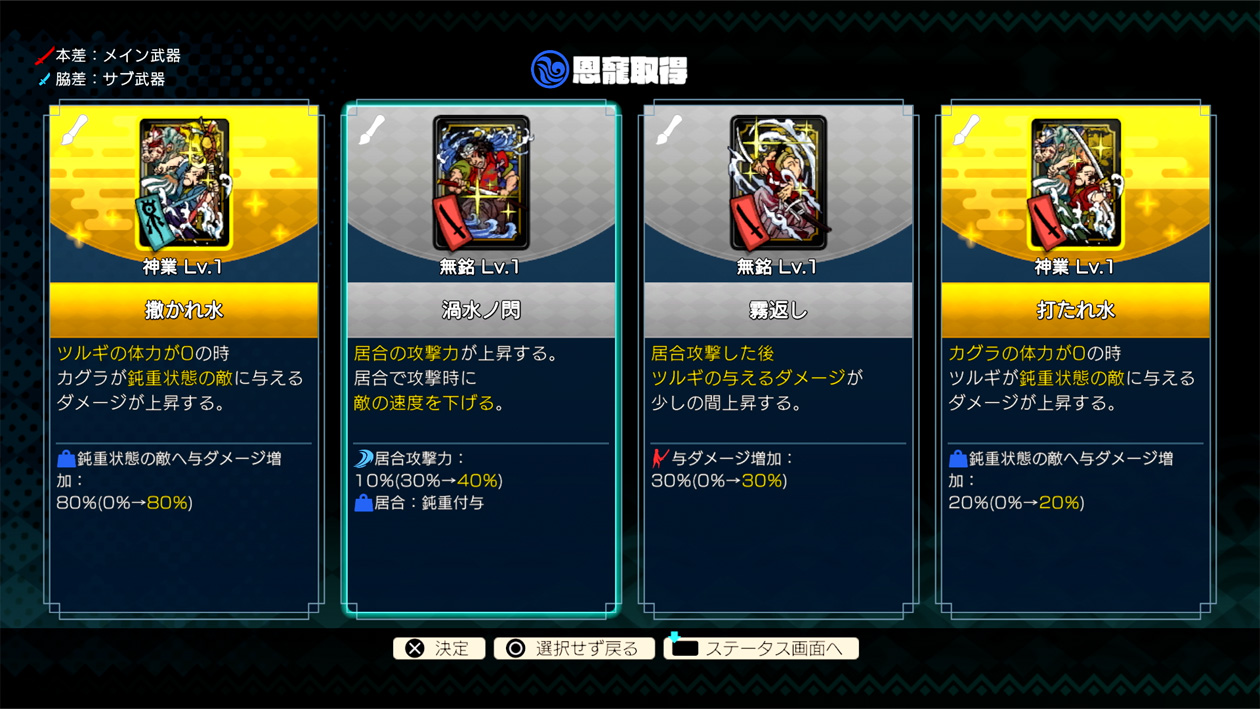Choose the 渦水ノ閃 boon card
Image resolution: width=1260 pixels, height=709 pixels.
[480, 360]
